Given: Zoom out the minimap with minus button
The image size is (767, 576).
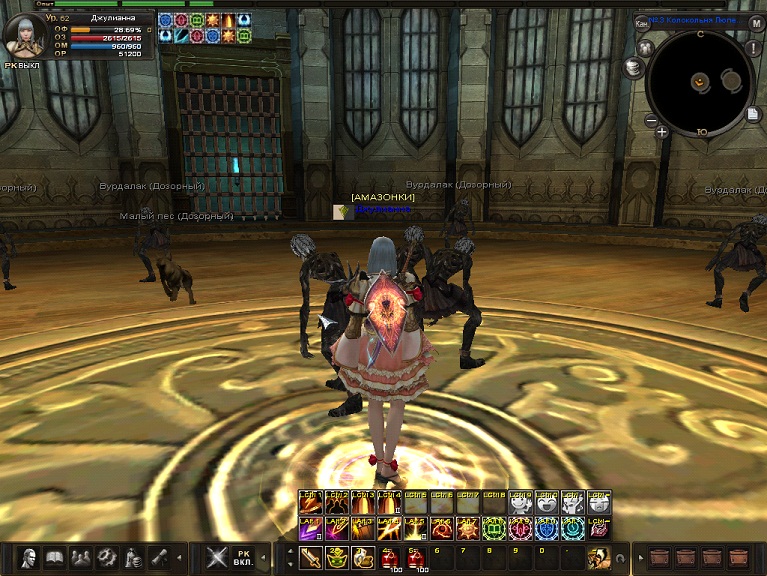Looking at the screenshot, I should [x=650, y=121].
